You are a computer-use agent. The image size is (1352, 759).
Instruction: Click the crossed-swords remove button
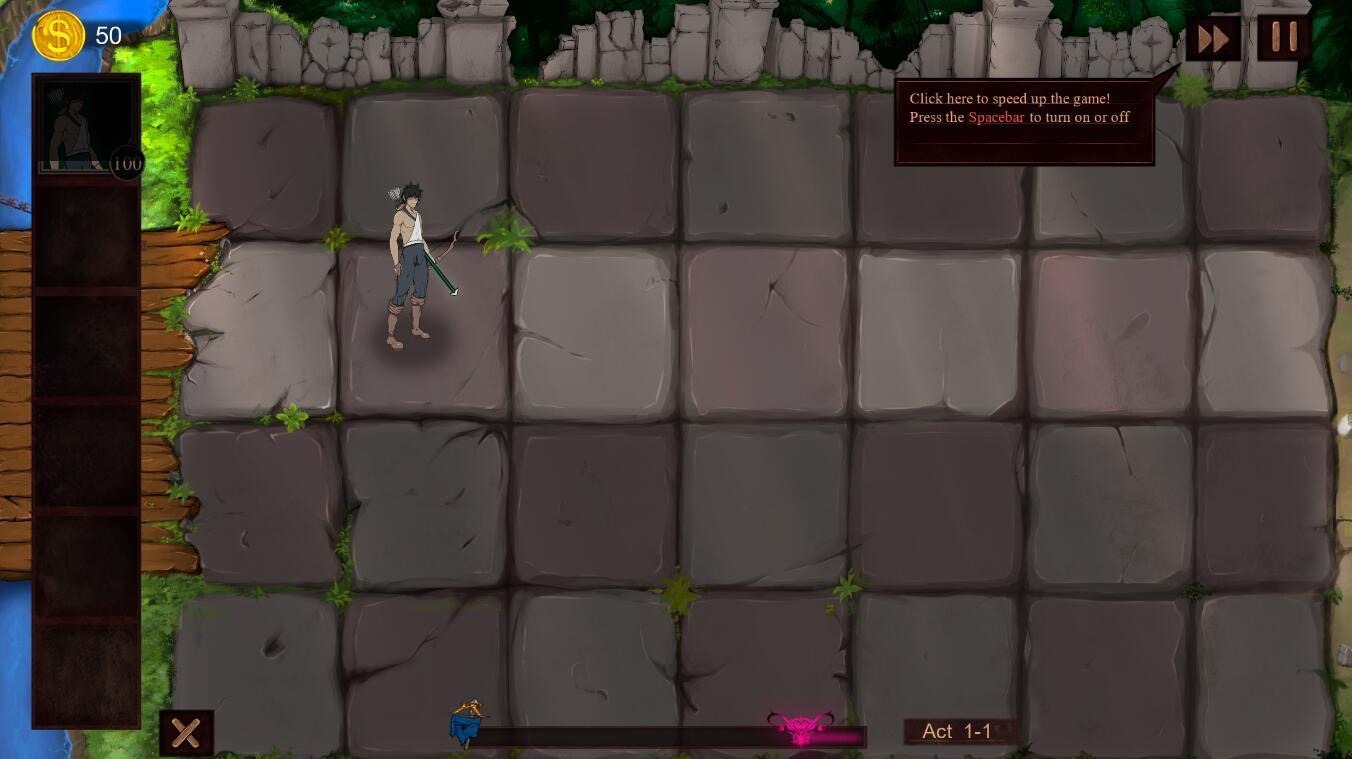point(186,733)
